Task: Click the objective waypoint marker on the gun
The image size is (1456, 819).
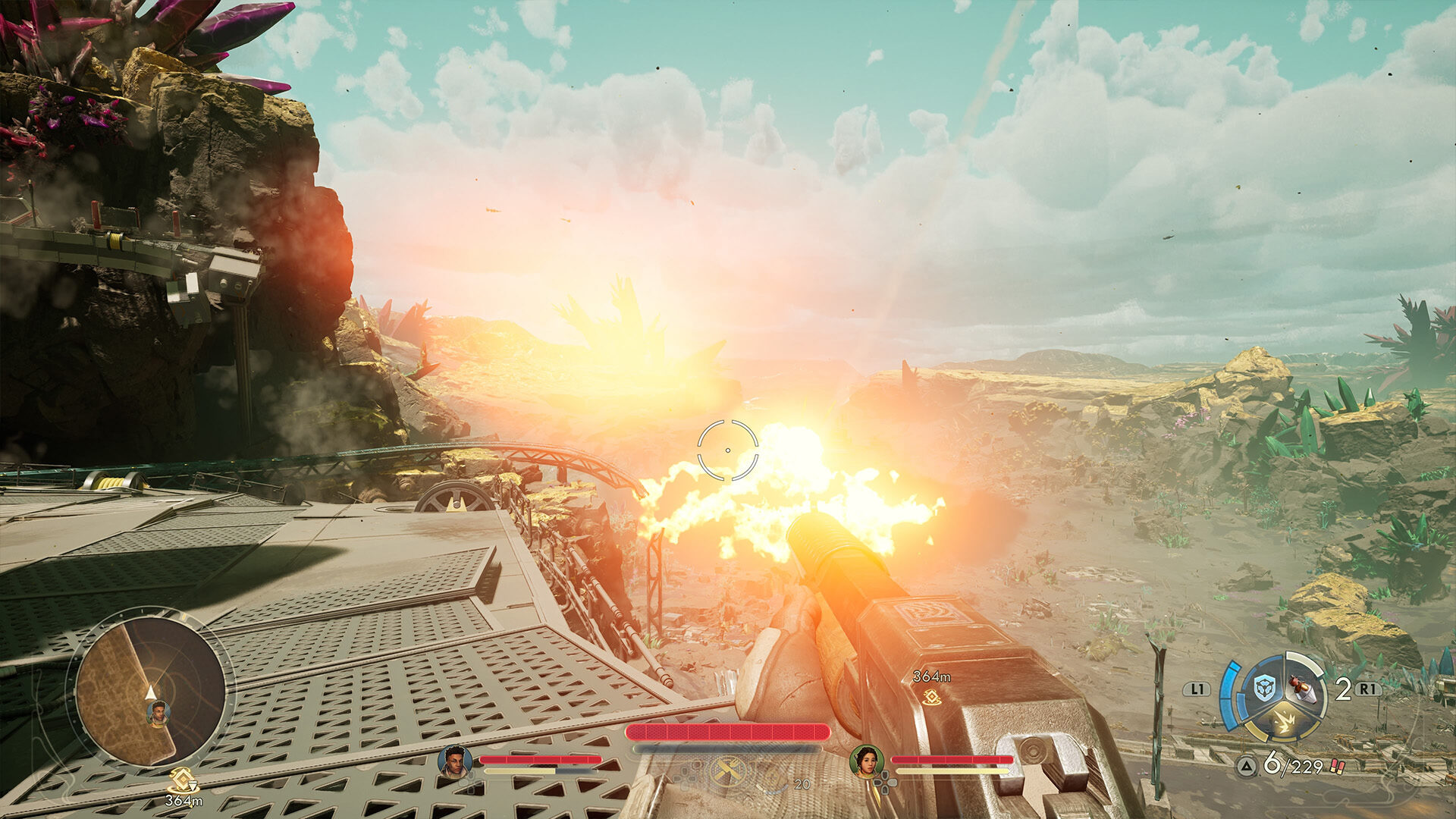Action: click(x=931, y=696)
